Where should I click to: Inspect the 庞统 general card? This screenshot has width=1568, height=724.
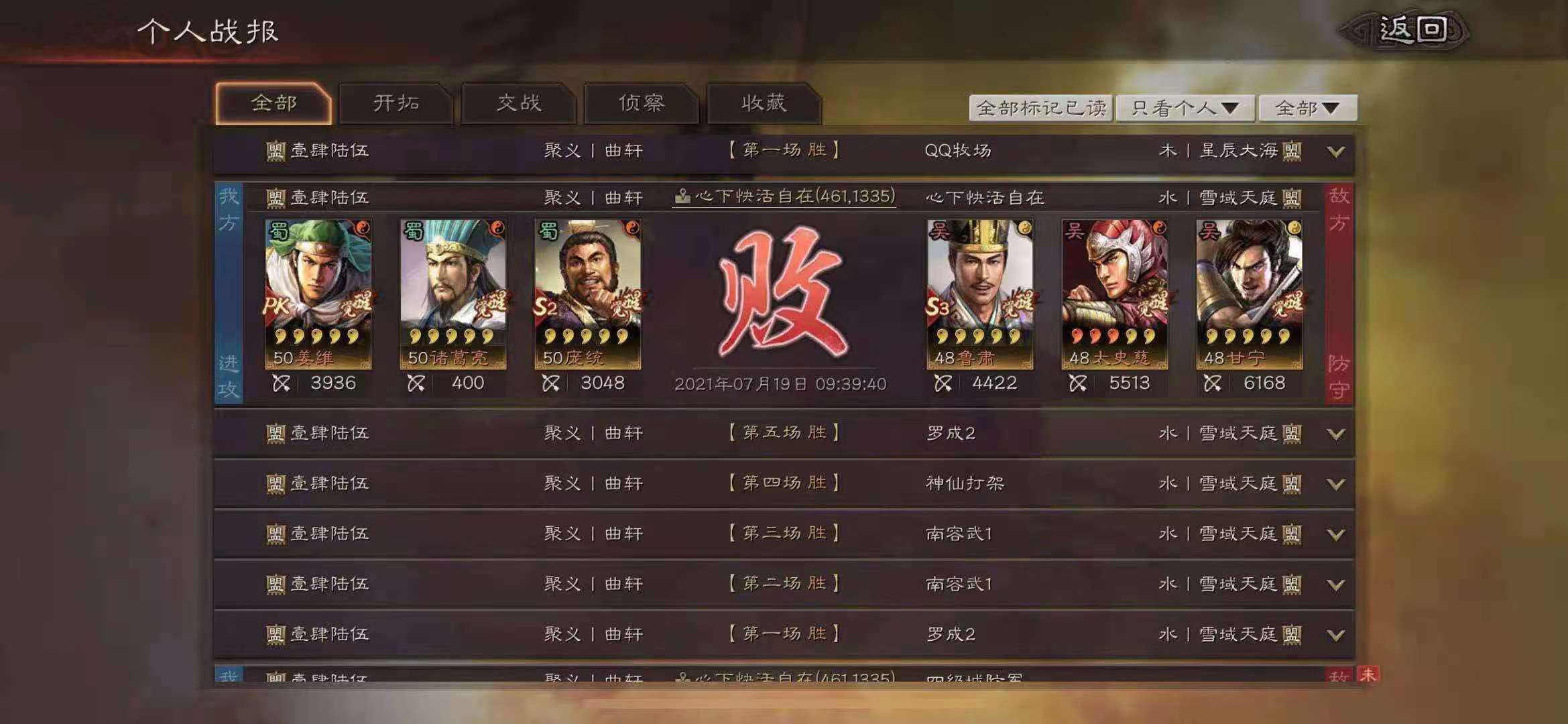tap(587, 294)
